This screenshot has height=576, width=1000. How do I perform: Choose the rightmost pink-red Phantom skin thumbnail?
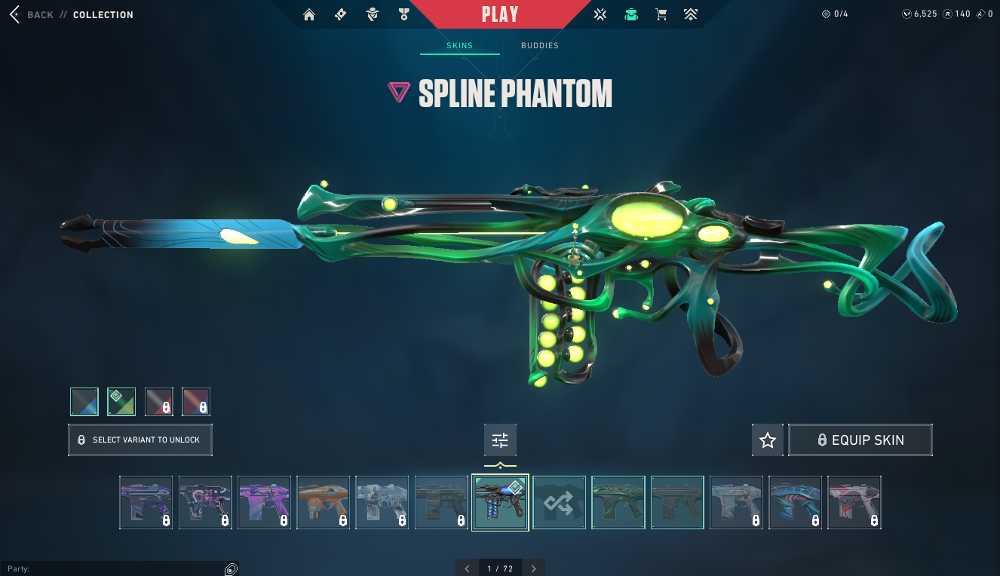pos(854,502)
